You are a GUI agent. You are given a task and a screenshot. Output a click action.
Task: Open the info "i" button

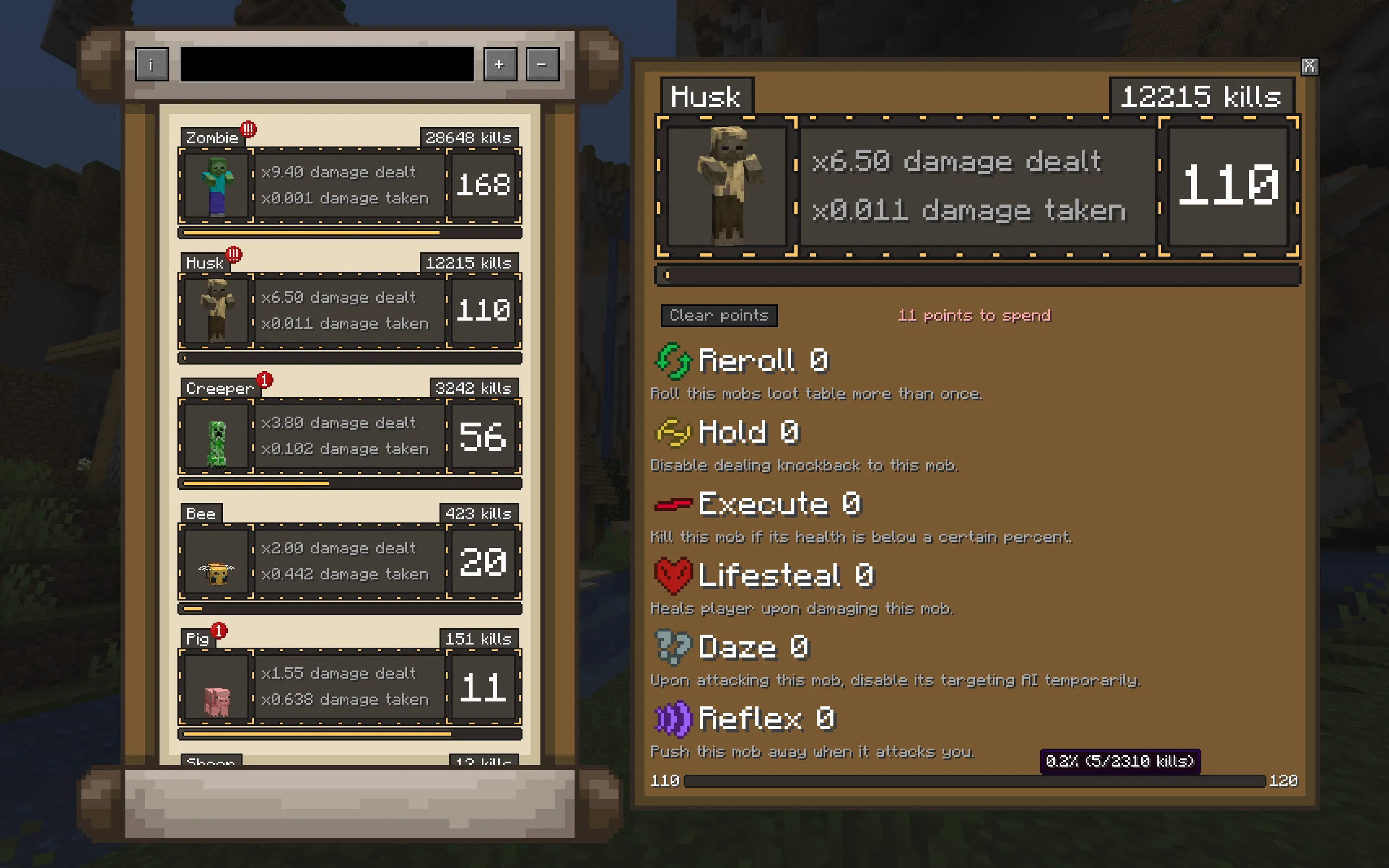point(152,65)
